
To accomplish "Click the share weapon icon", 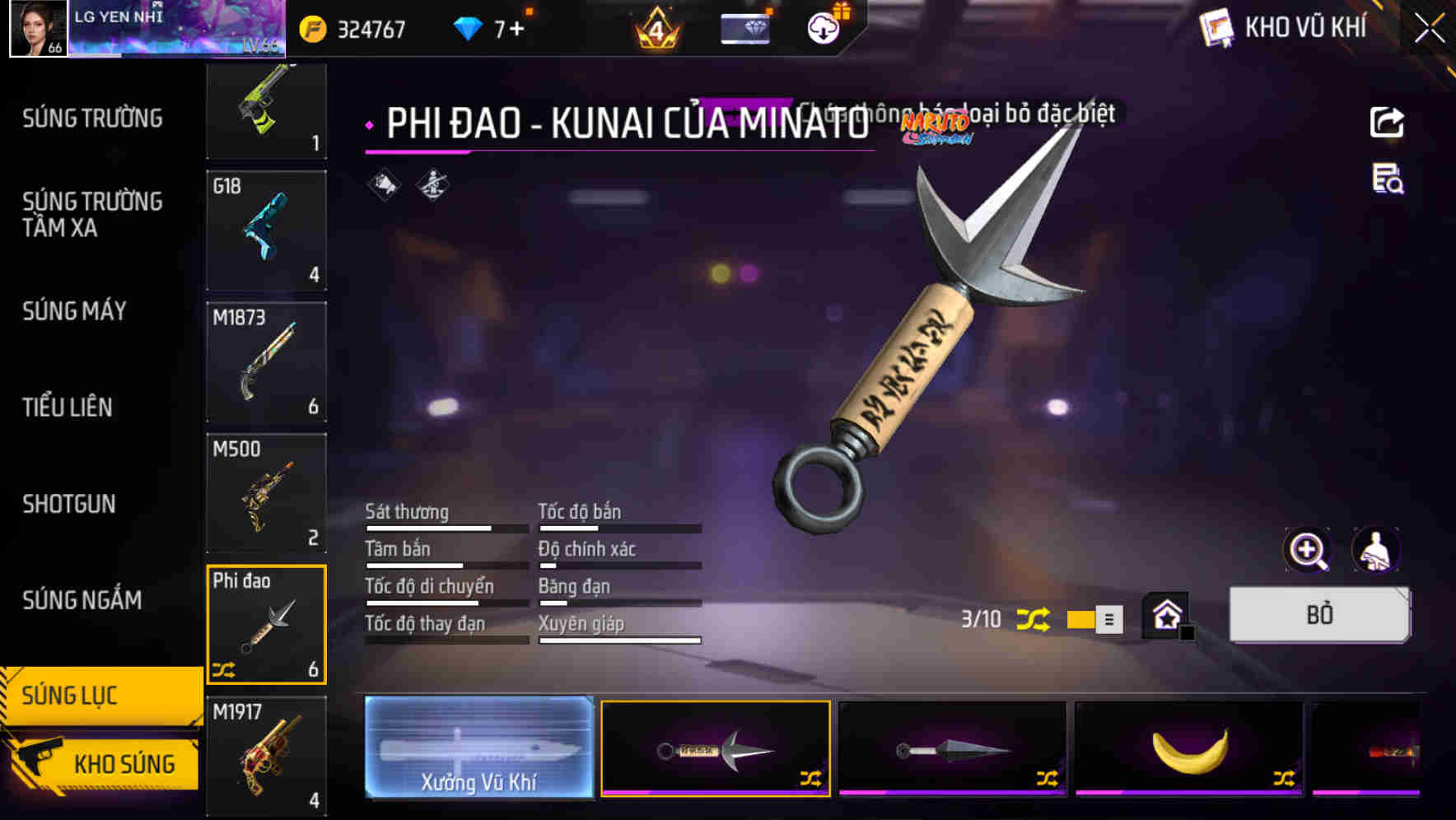I will pos(1387,122).
